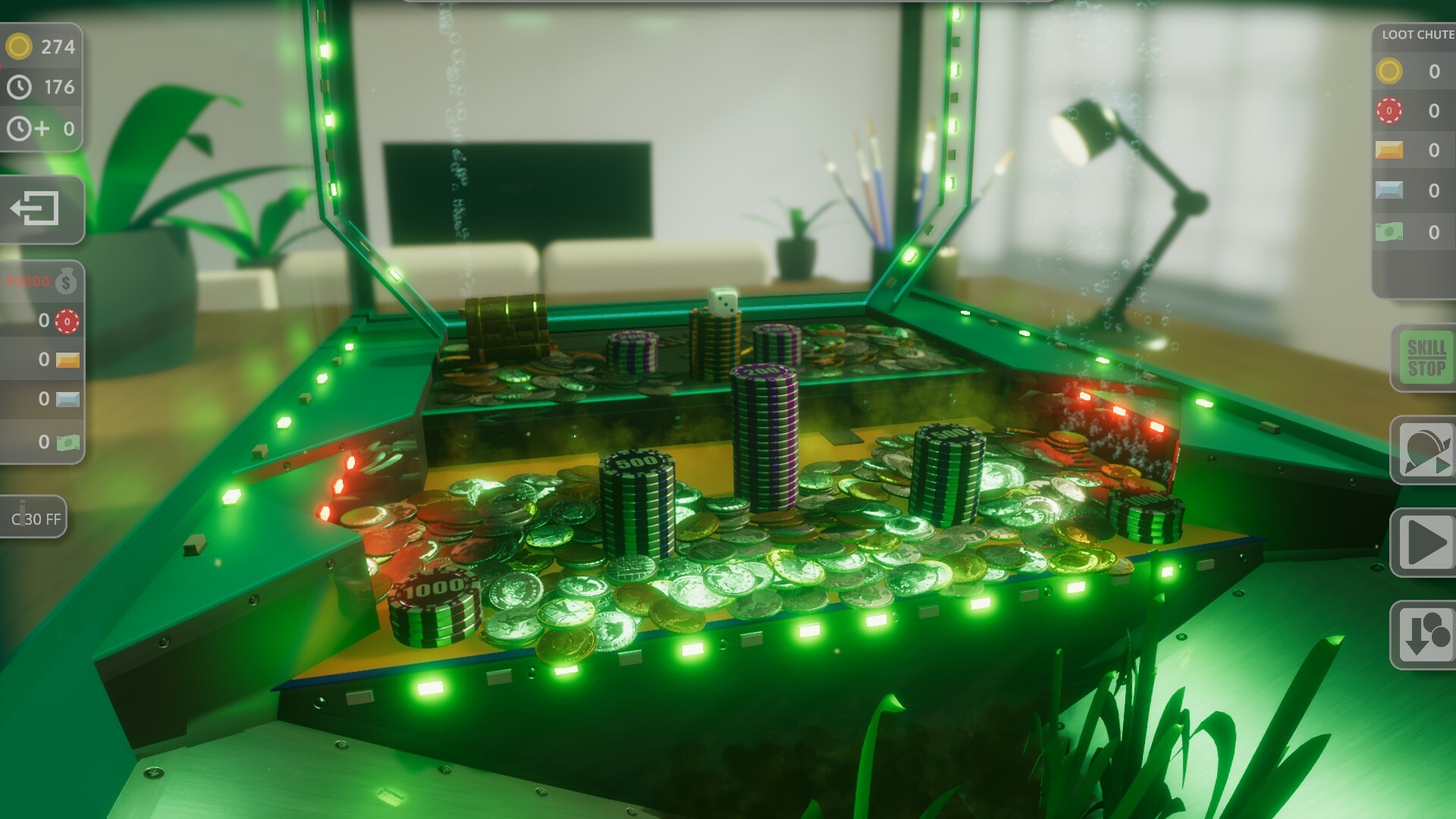1456x819 pixels.
Task: Select the exit machine arrow icon
Action: (34, 208)
